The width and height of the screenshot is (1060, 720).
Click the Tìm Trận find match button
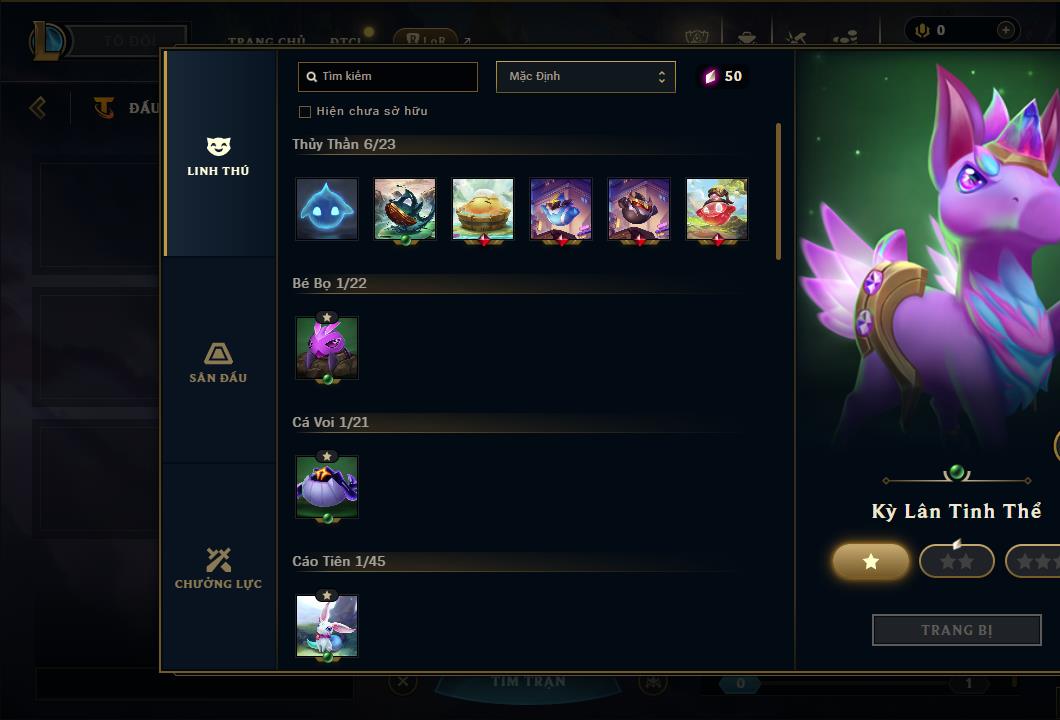(528, 682)
